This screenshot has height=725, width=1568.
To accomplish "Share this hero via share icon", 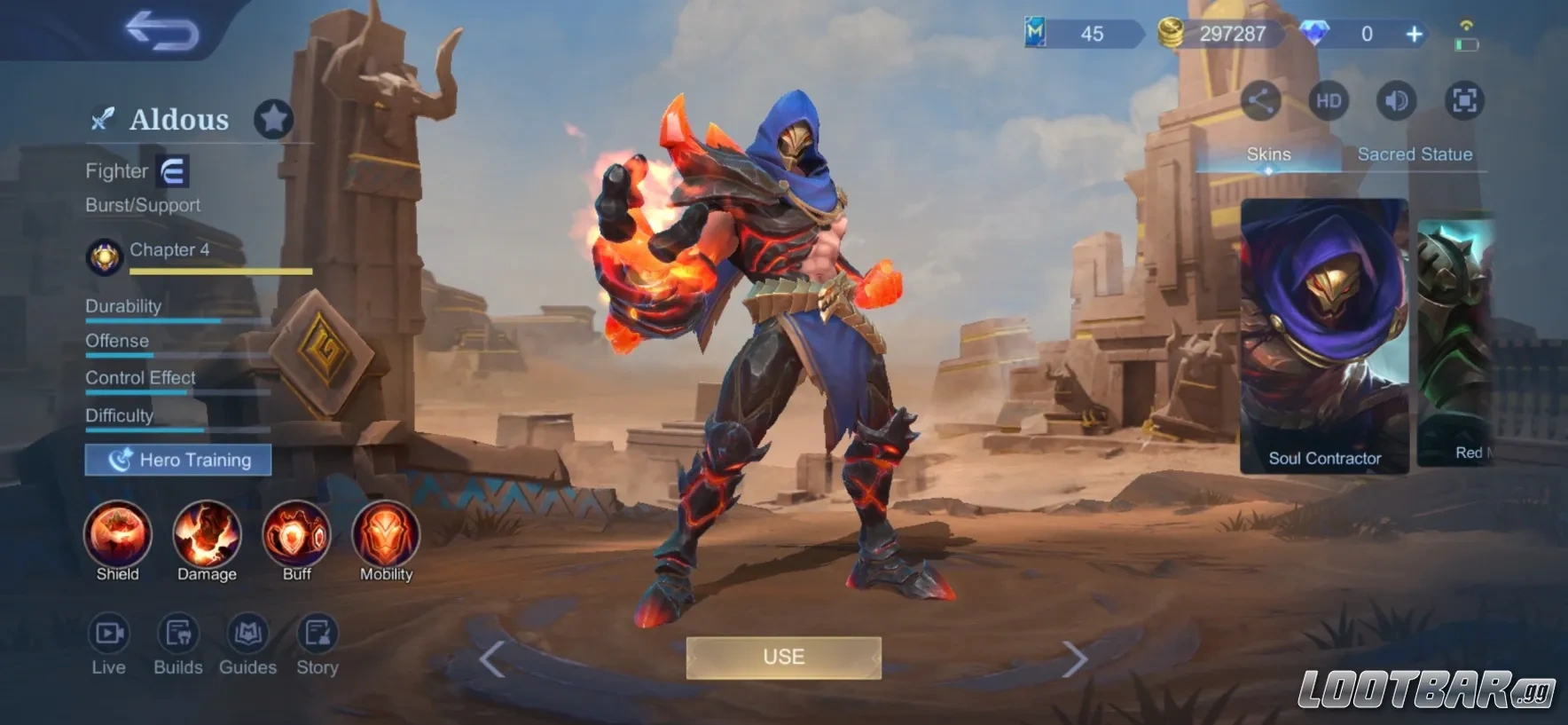I will tap(1260, 101).
